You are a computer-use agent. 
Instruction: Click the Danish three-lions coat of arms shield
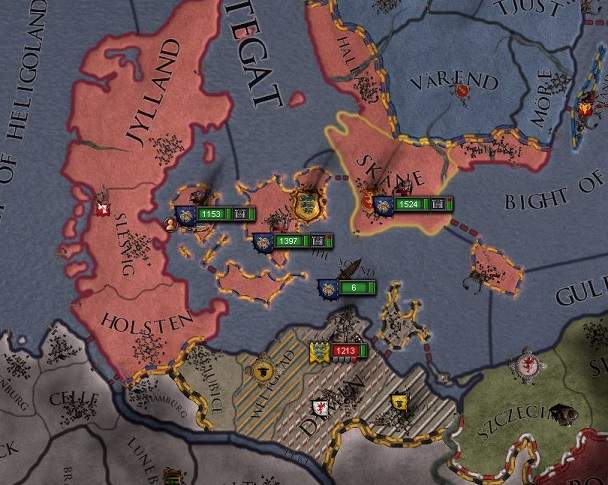[x=305, y=207]
